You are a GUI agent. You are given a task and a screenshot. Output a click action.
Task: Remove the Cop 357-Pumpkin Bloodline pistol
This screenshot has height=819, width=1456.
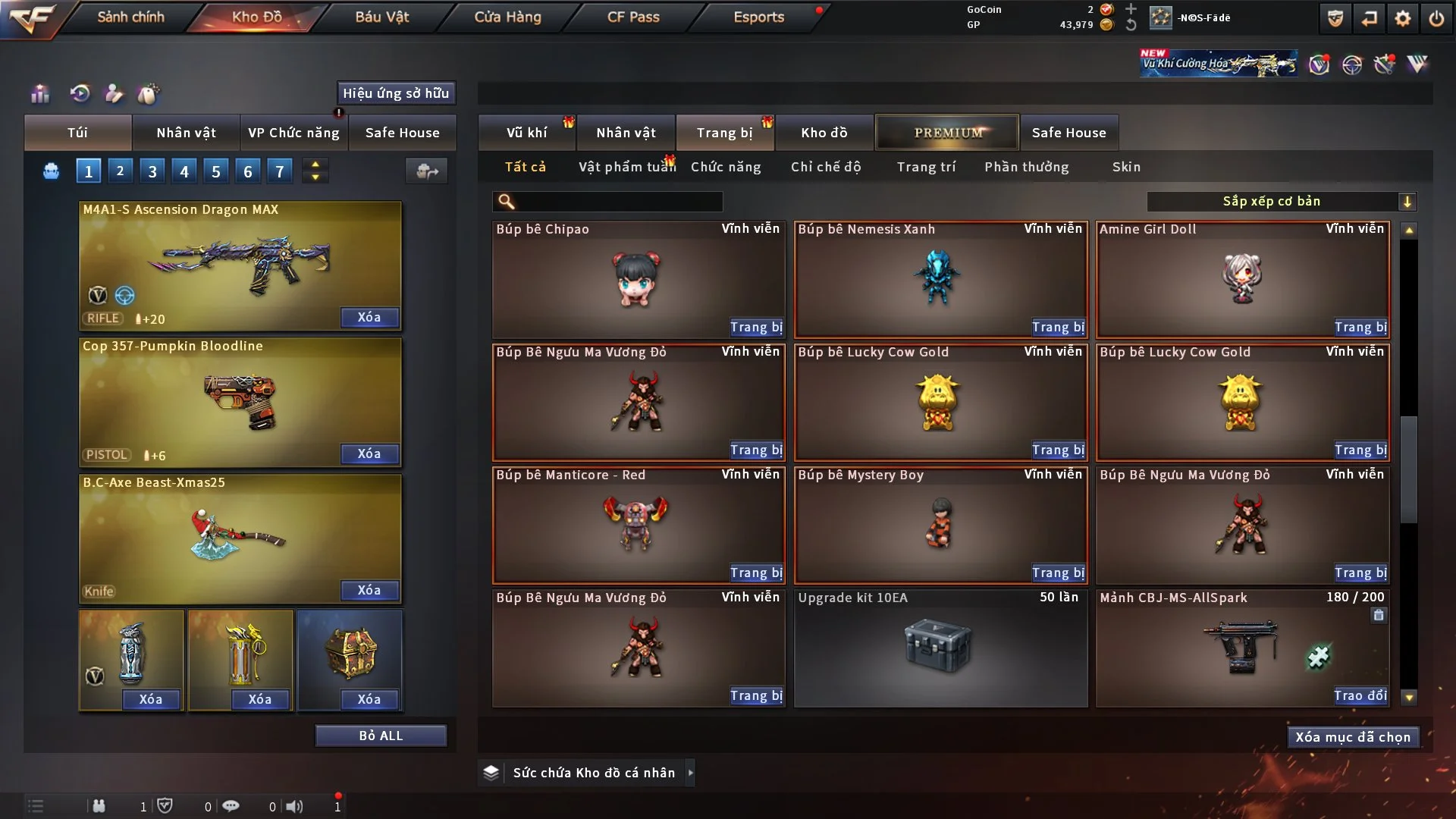[369, 453]
